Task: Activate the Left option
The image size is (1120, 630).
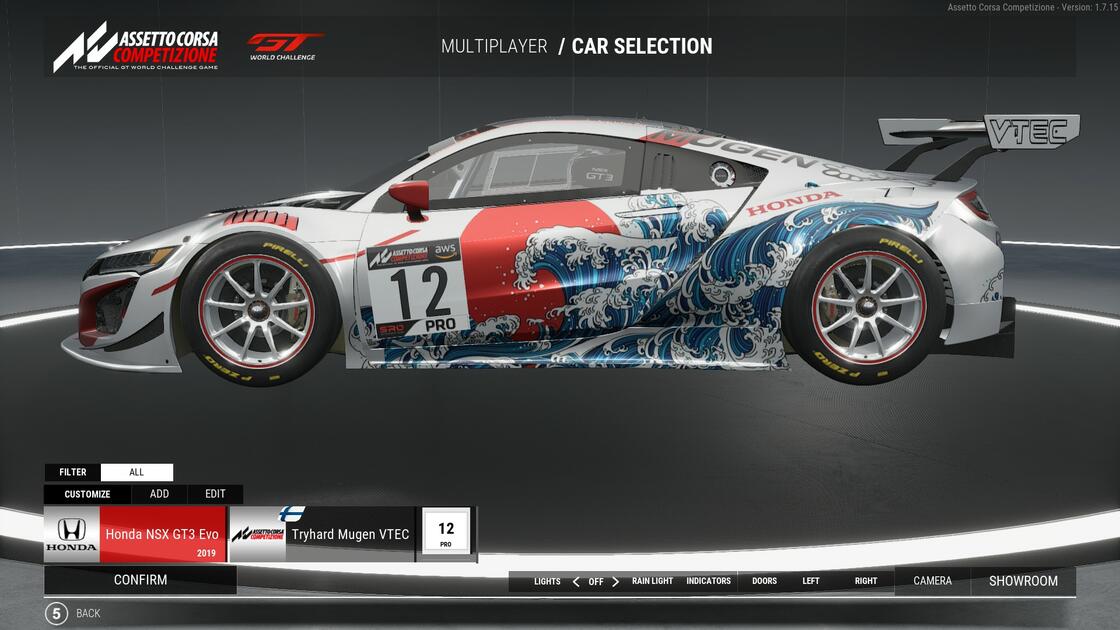Action: pyautogui.click(x=811, y=581)
